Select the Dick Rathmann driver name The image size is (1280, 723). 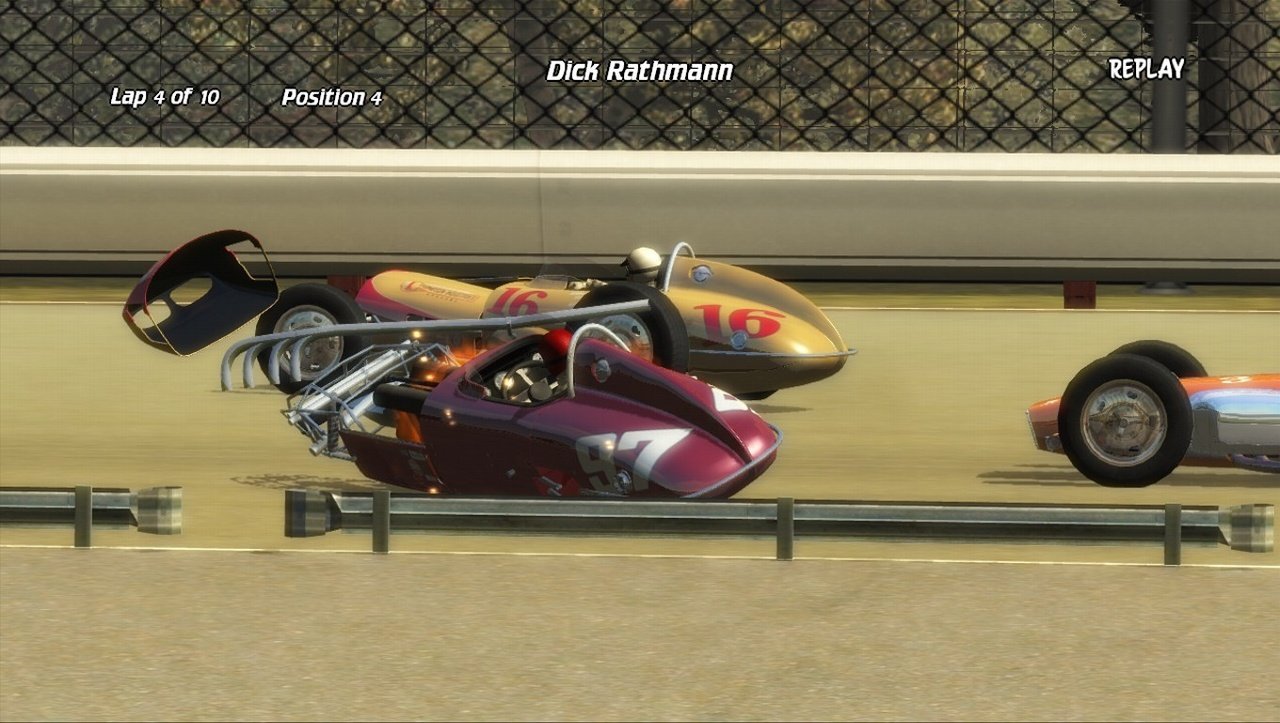point(638,71)
